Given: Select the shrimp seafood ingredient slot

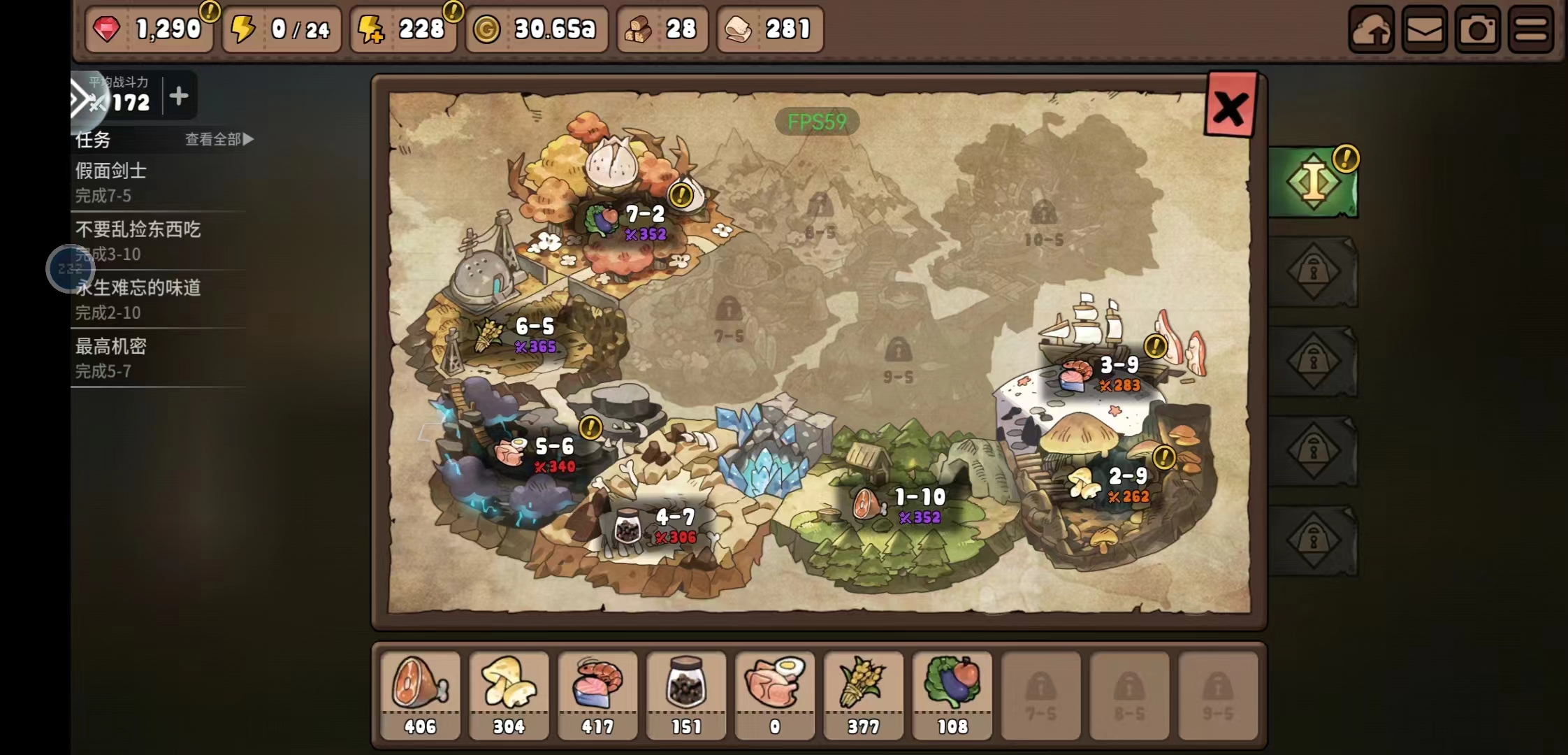Looking at the screenshot, I should pos(597,694).
